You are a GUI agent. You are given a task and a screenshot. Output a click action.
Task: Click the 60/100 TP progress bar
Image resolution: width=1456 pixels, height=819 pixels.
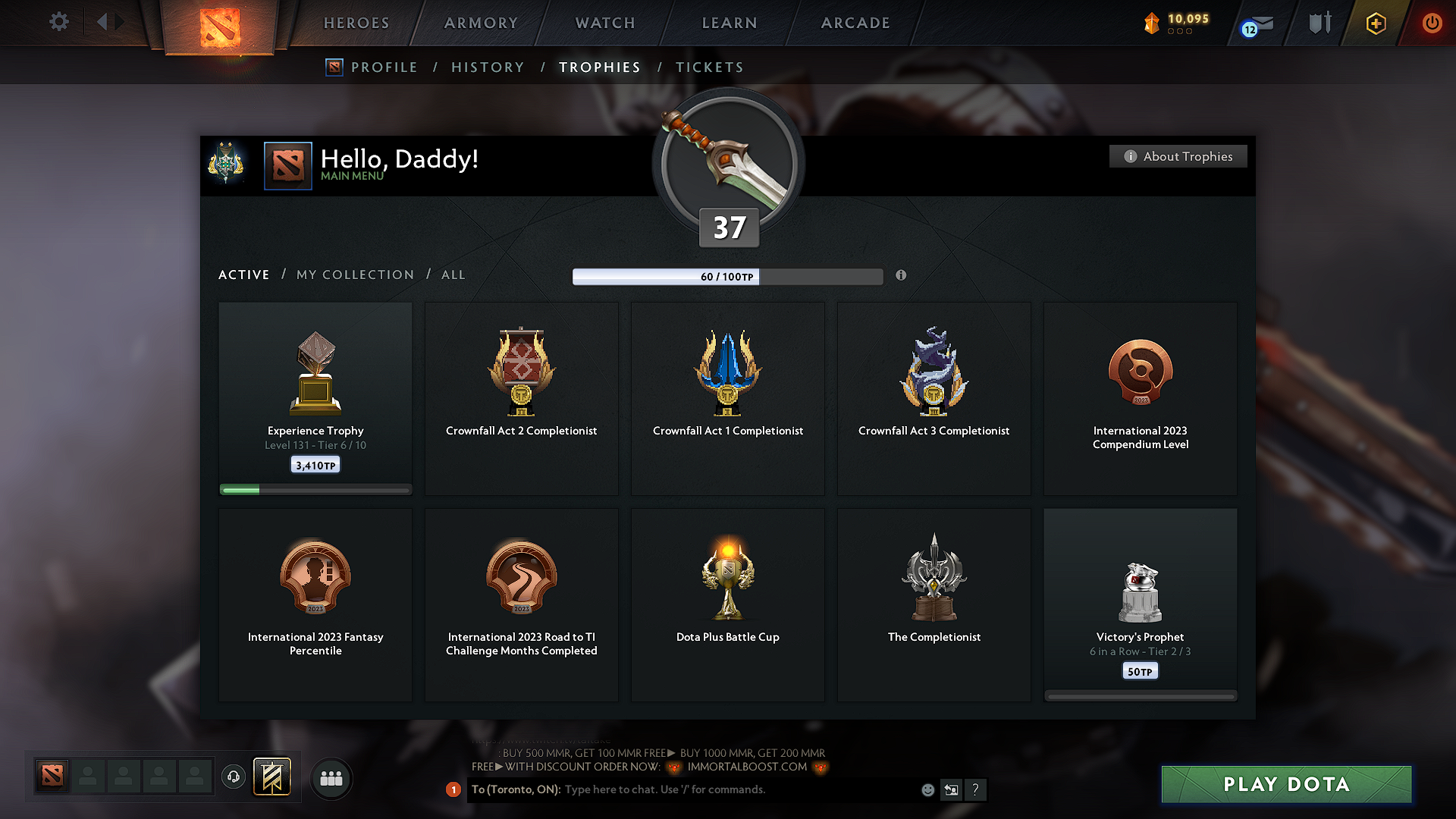[728, 276]
